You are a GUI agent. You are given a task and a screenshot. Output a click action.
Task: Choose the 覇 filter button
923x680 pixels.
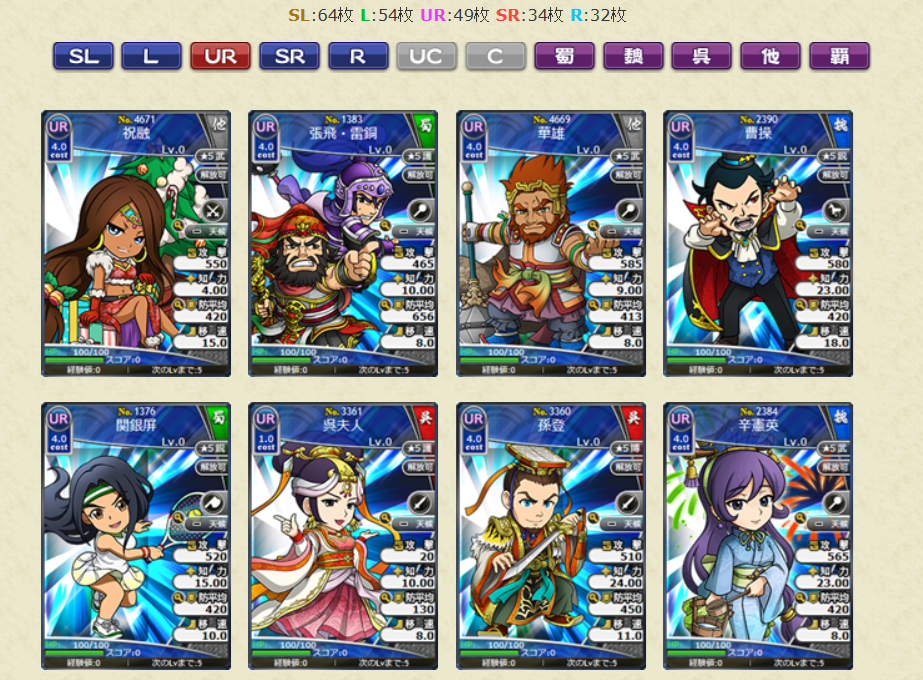click(839, 56)
